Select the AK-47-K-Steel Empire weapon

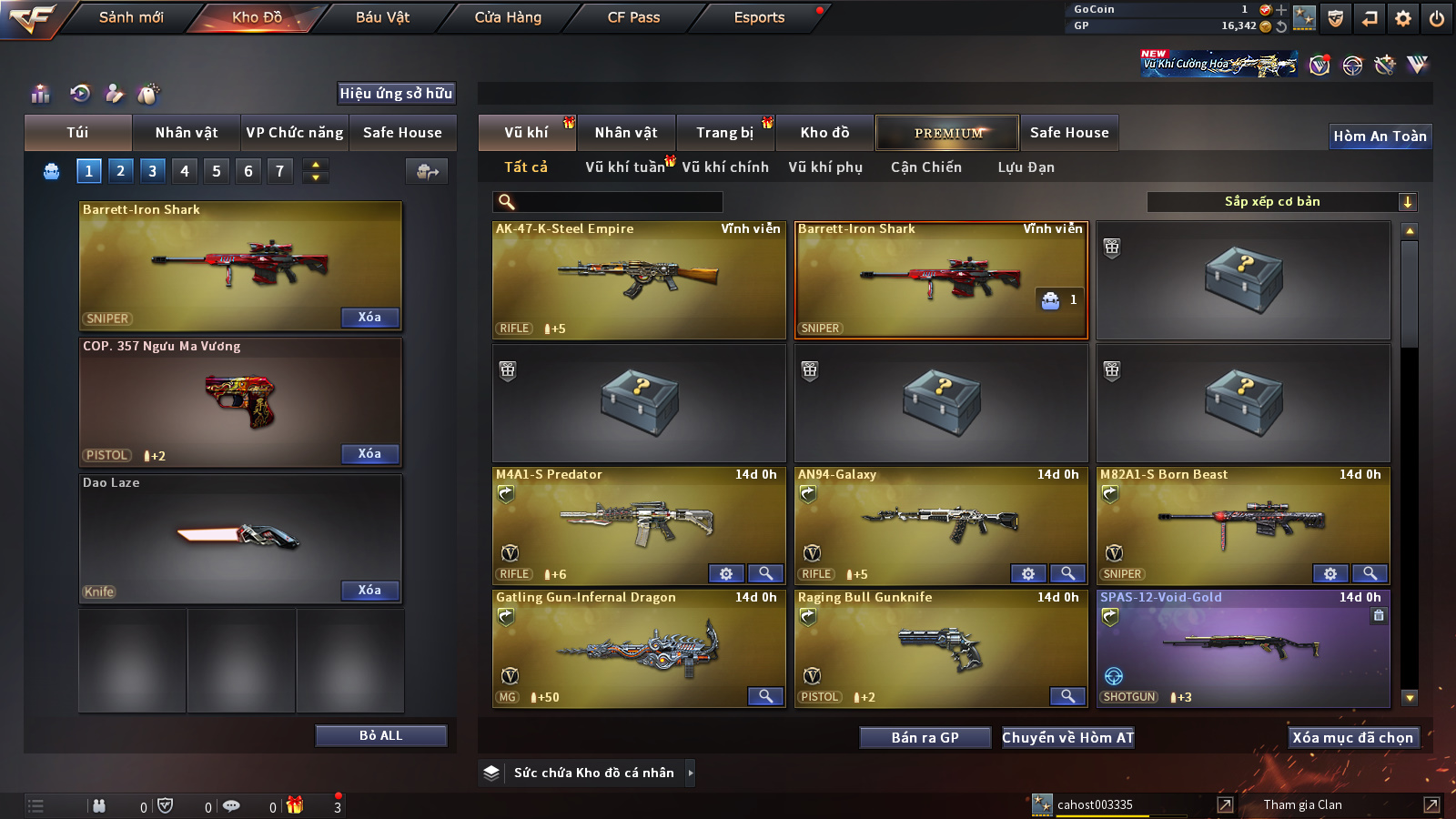click(x=639, y=280)
